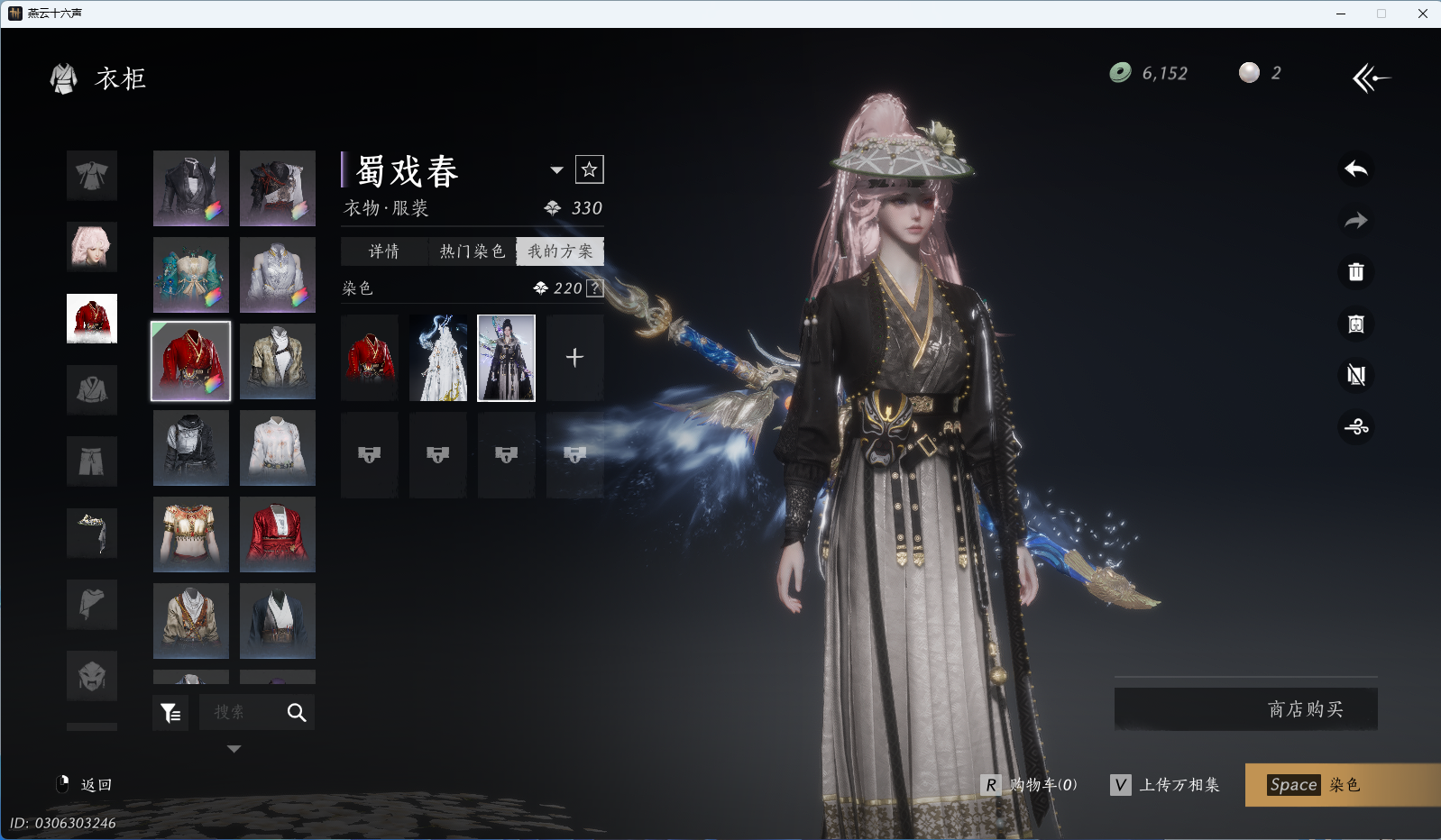
Task: Close the game window
Action: 1423,14
